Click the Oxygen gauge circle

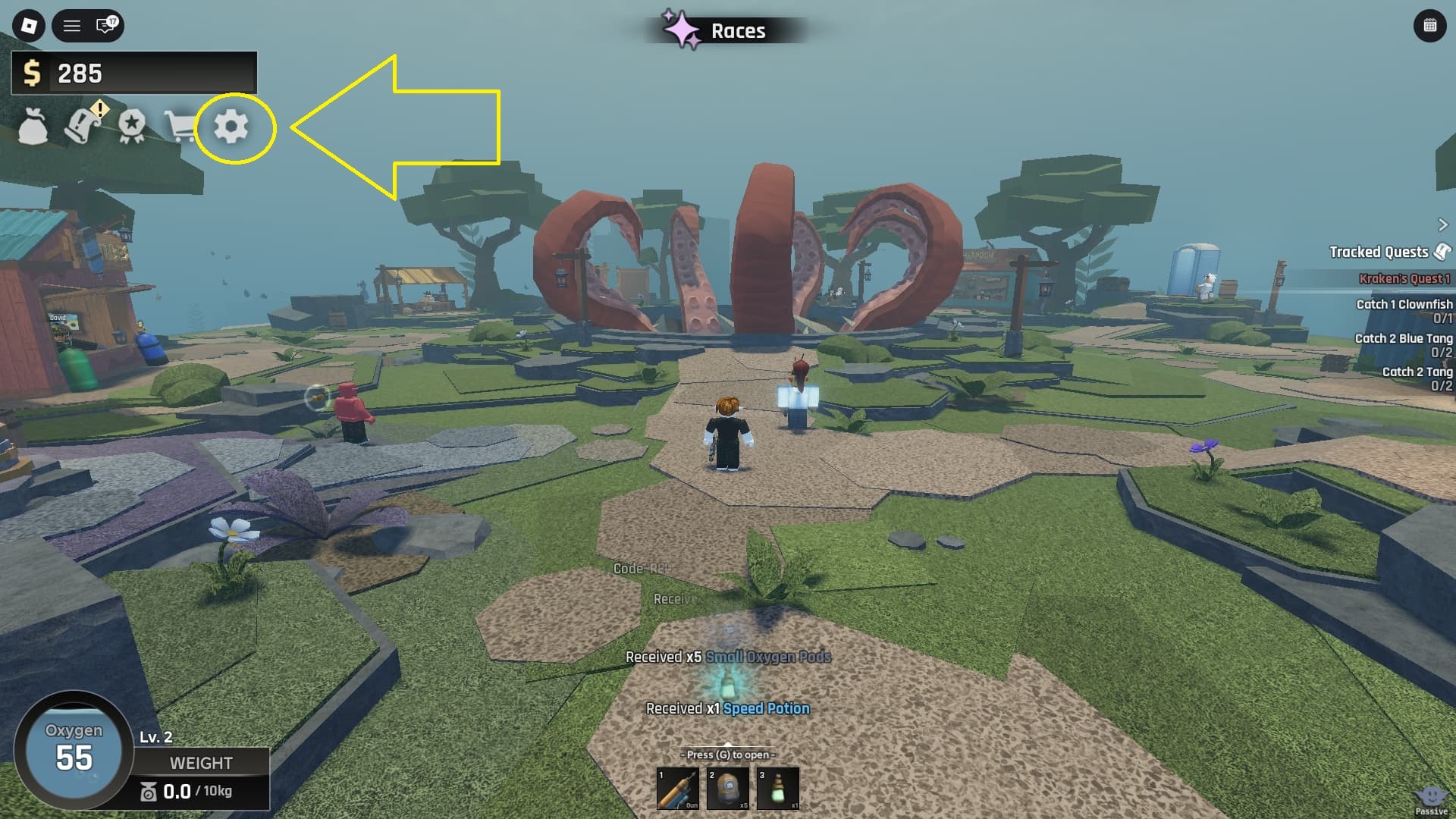[76, 751]
